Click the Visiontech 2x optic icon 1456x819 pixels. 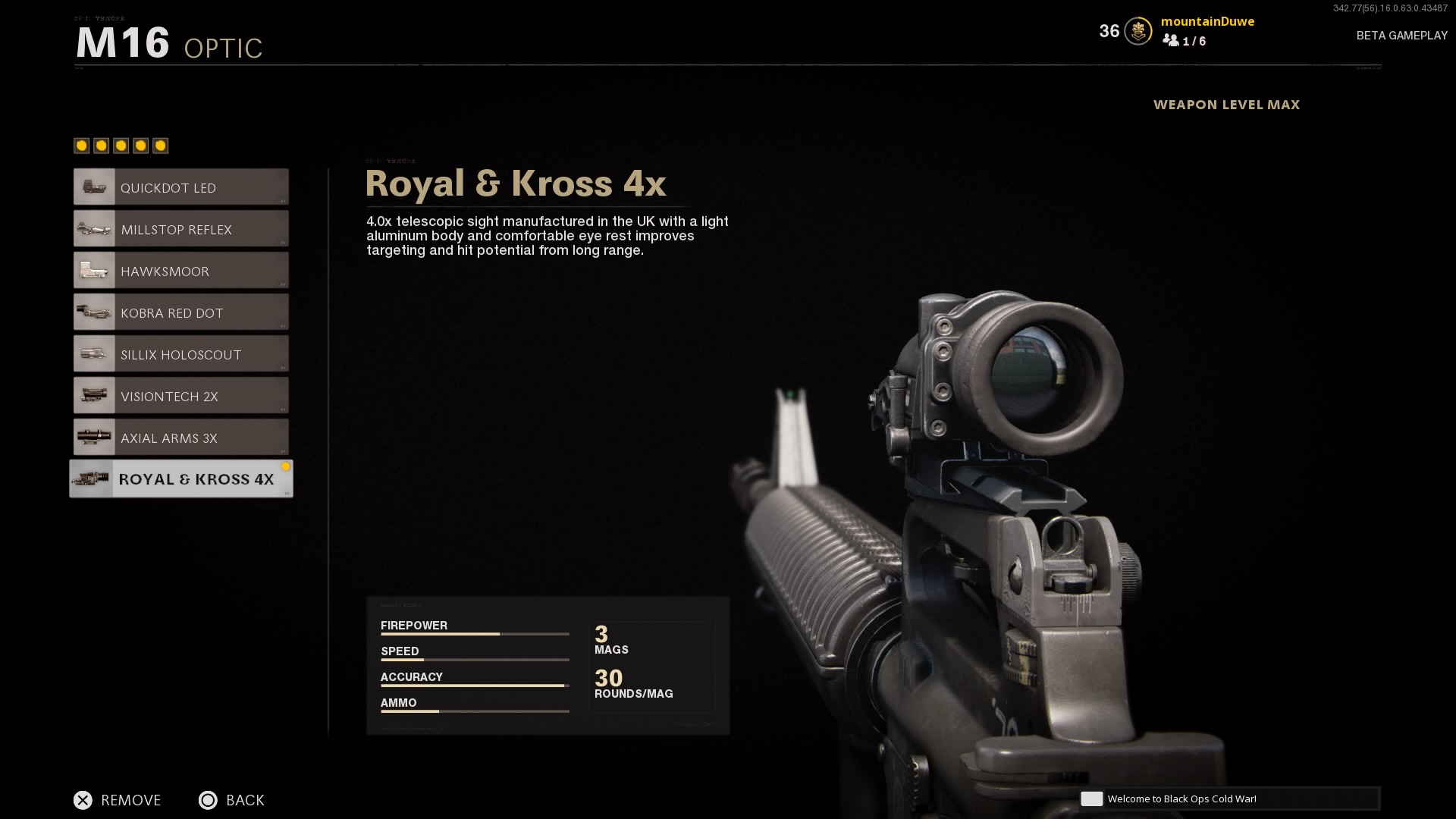(94, 395)
